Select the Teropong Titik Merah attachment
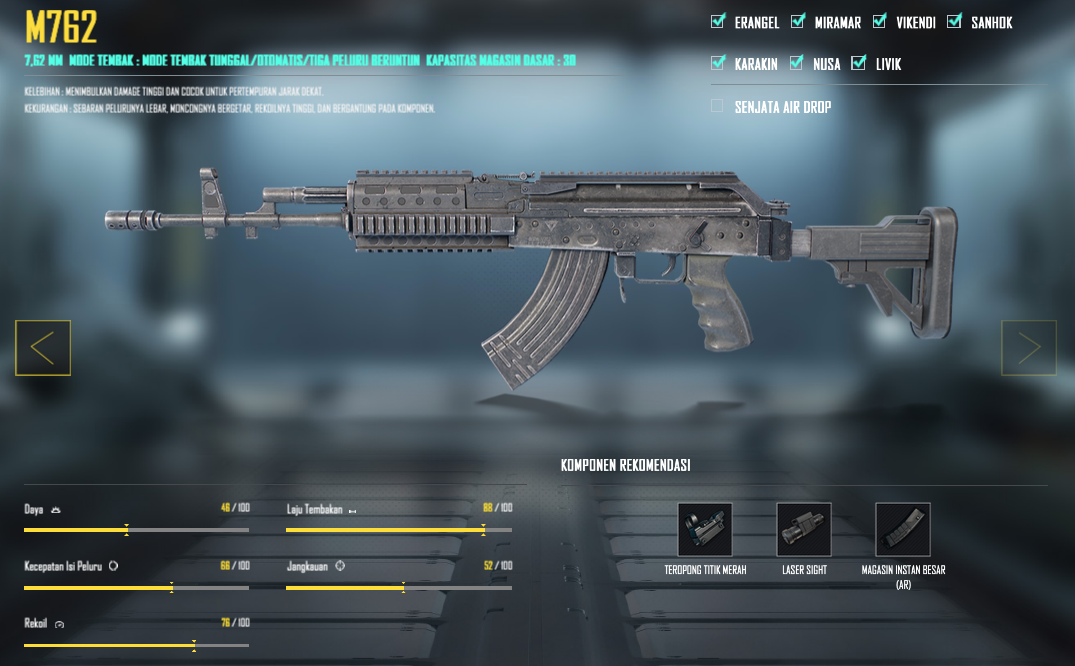Screen dimensions: 1075x666 coord(705,529)
